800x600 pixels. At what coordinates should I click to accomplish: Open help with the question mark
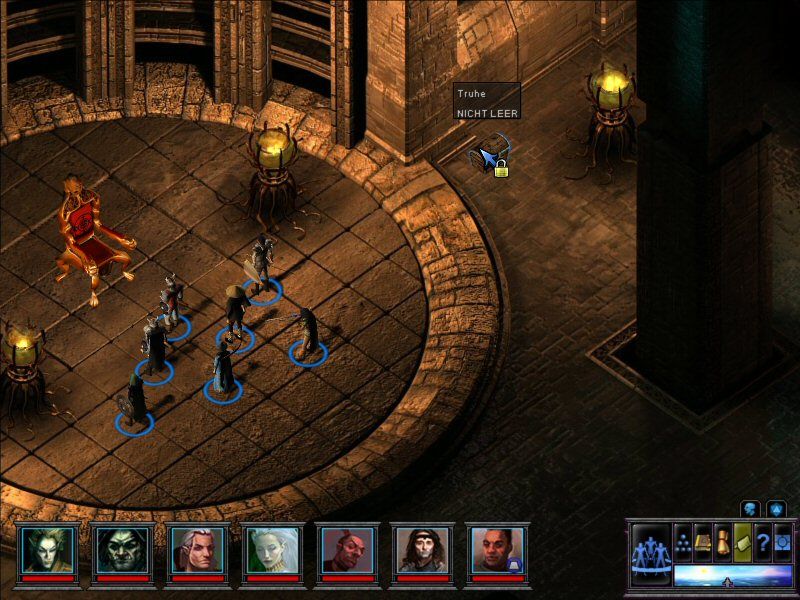tap(763, 541)
